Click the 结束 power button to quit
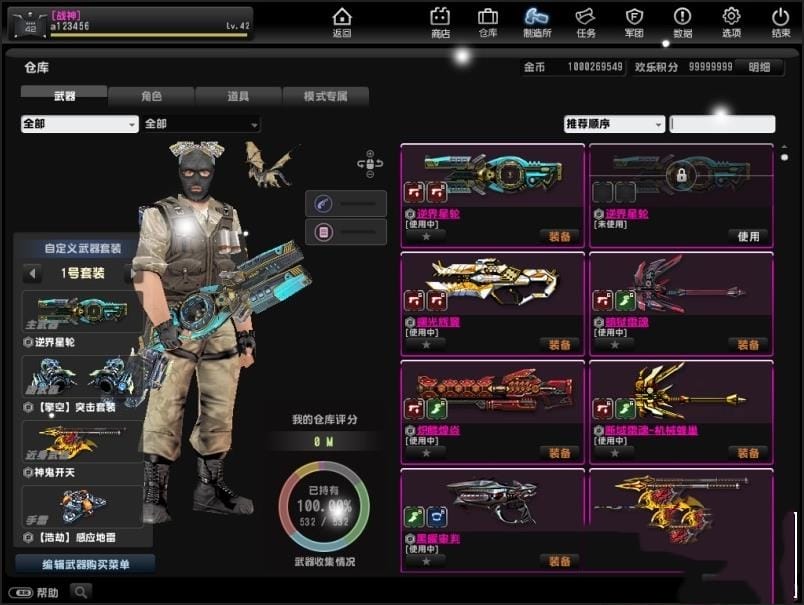The height and width of the screenshot is (605, 804). 780,22
